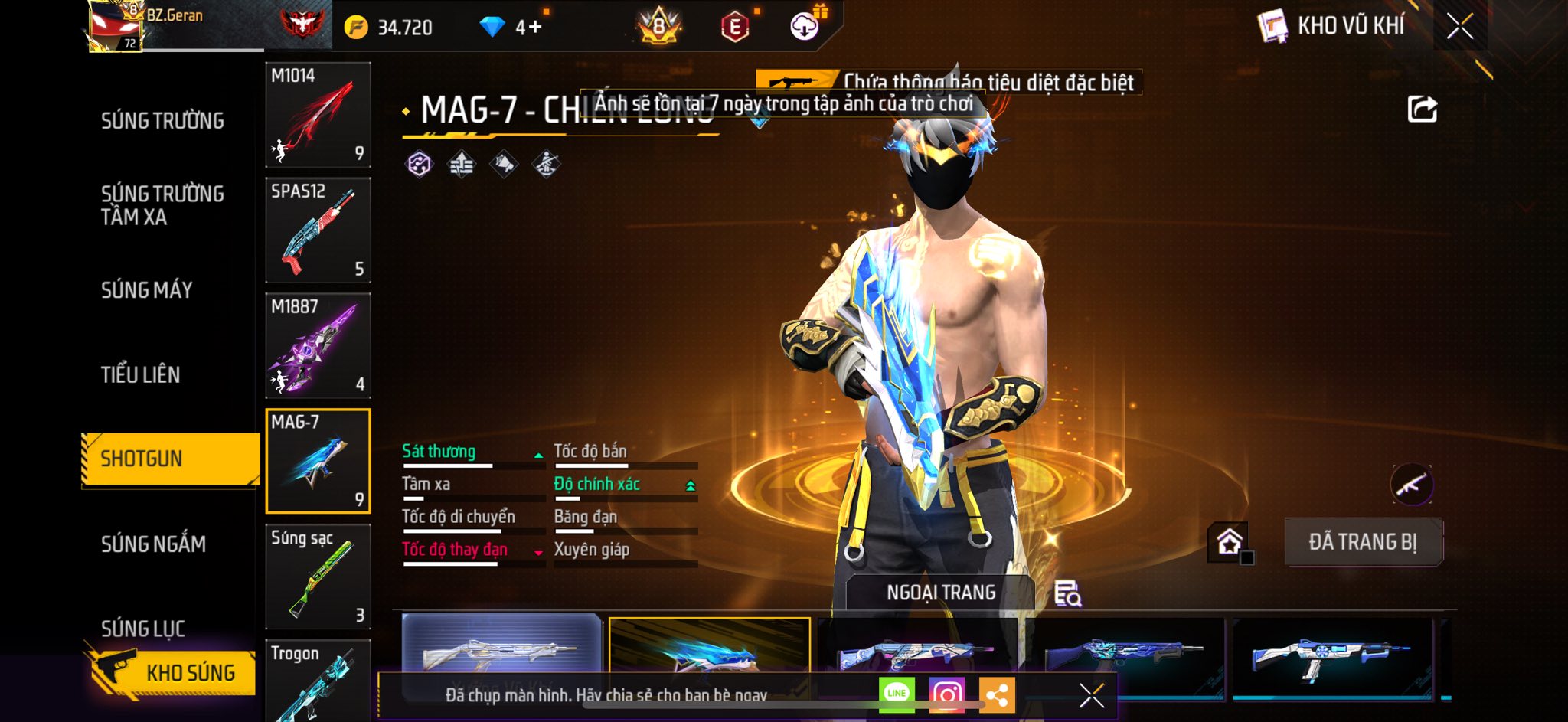
Task: Dismiss the screenshot share banner
Action: [x=1091, y=695]
